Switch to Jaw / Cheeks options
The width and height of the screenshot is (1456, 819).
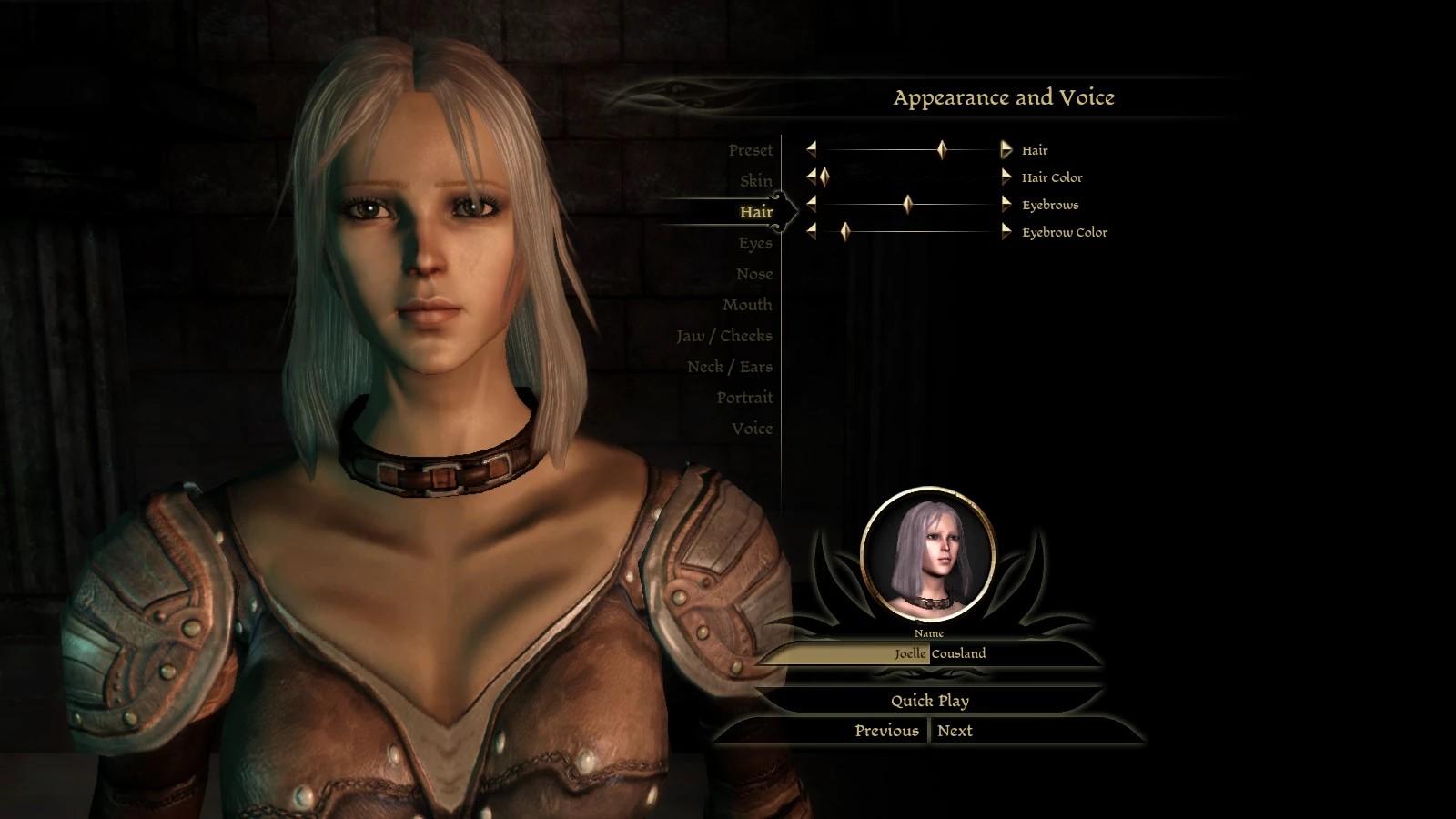(x=723, y=336)
